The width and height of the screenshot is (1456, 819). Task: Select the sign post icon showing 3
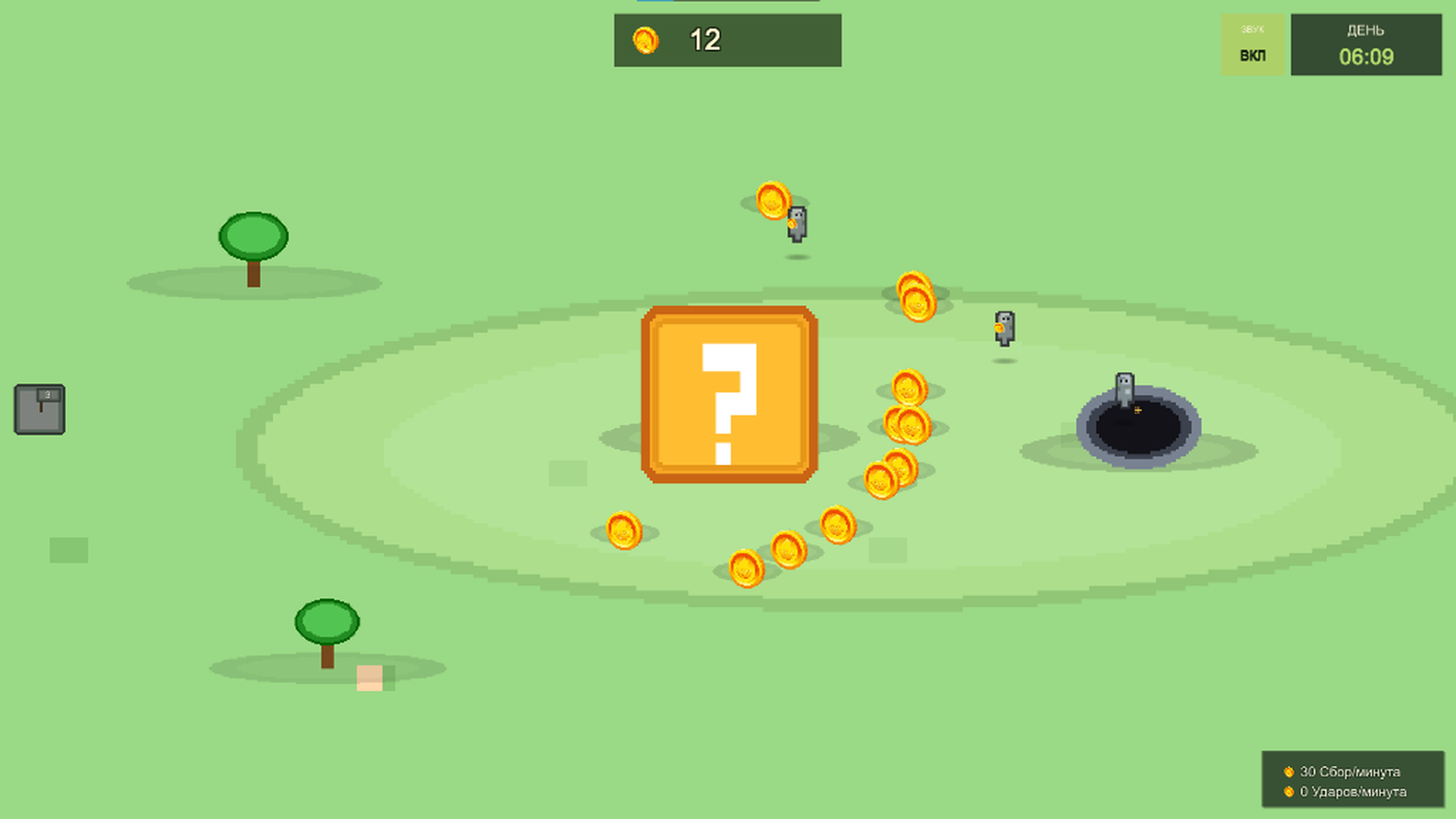click(x=39, y=409)
